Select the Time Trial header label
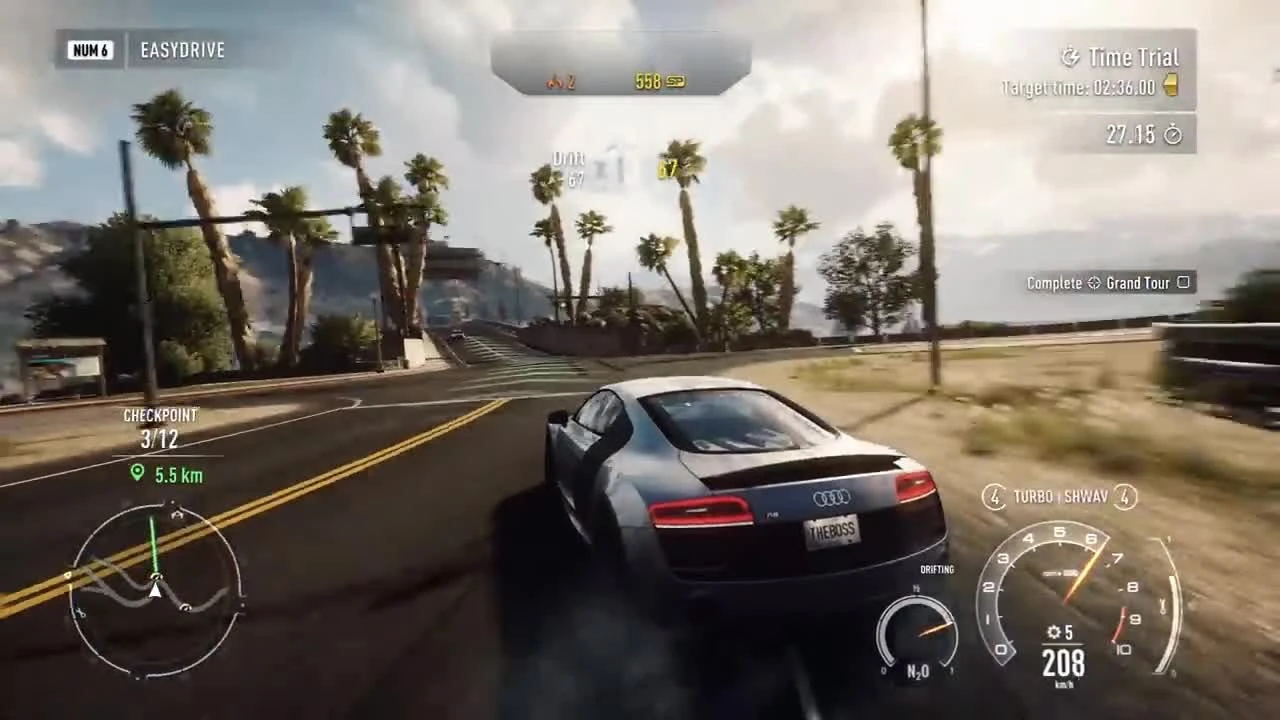The height and width of the screenshot is (720, 1280). click(x=1135, y=57)
